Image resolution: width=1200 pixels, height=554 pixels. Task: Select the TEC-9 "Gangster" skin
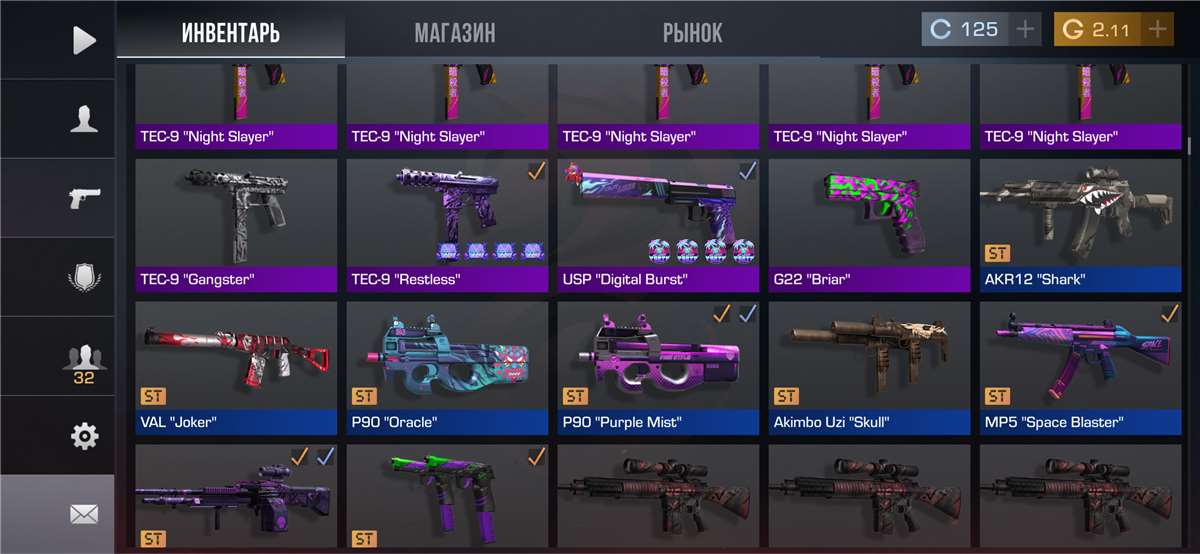[x=236, y=225]
